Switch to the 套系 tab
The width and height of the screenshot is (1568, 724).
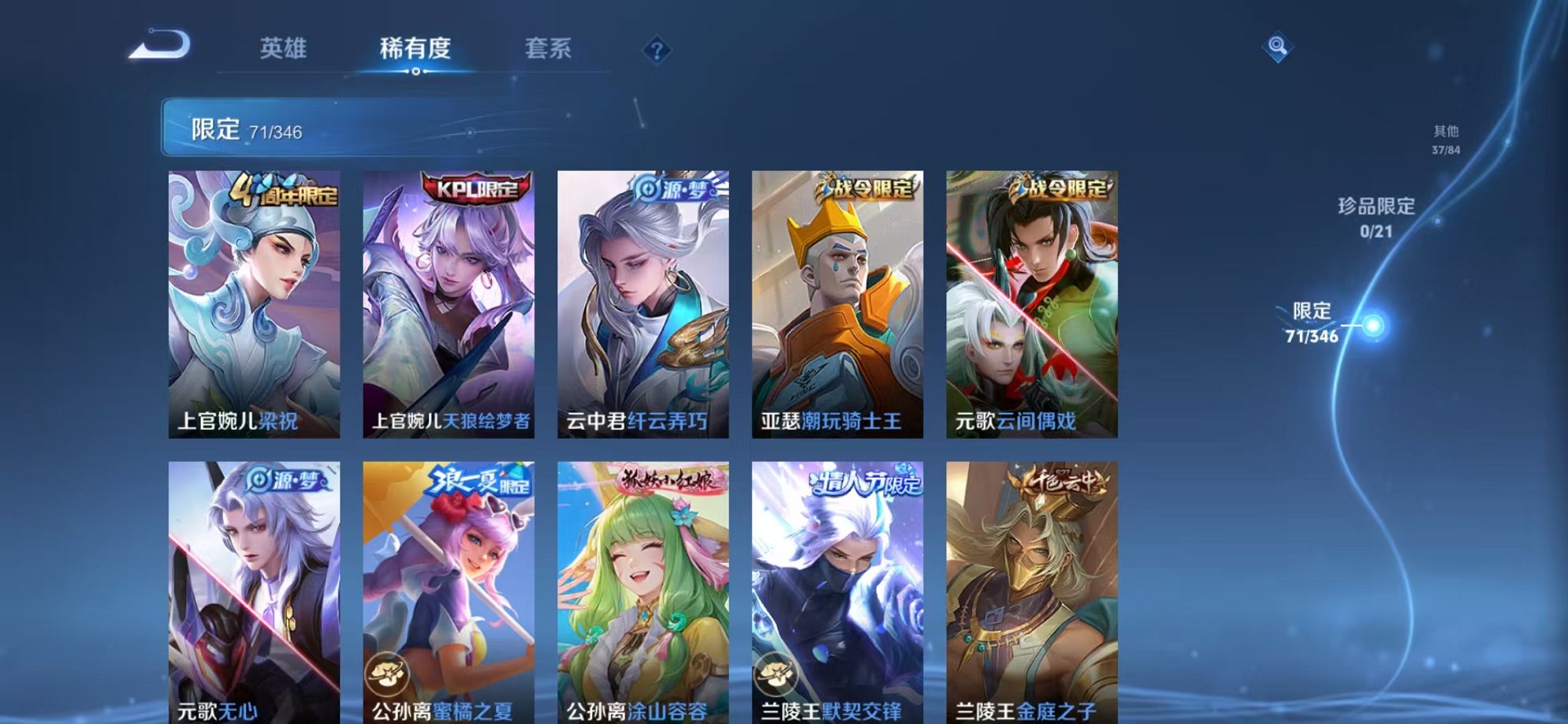(552, 48)
